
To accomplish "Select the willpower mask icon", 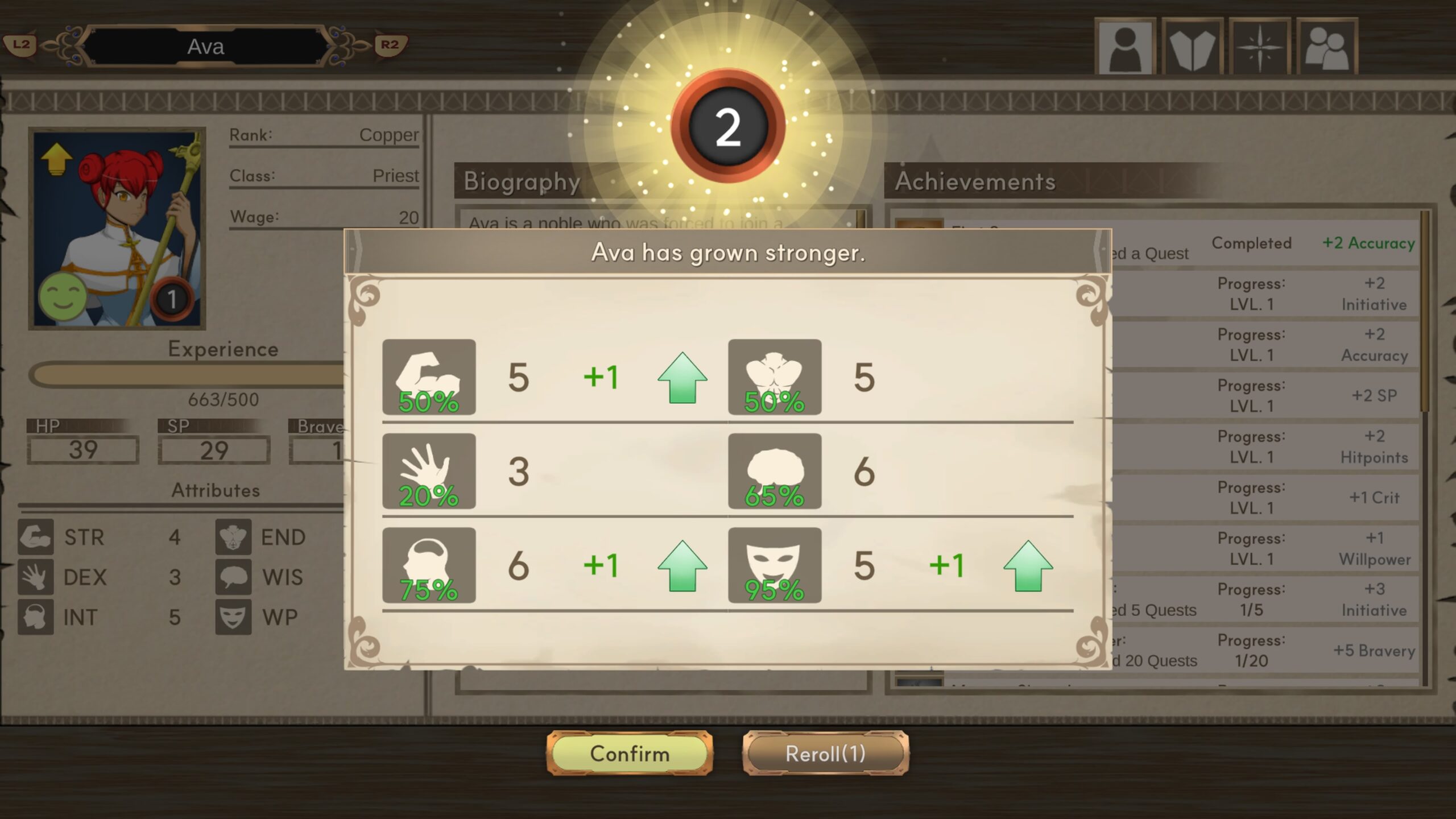I will [x=775, y=565].
